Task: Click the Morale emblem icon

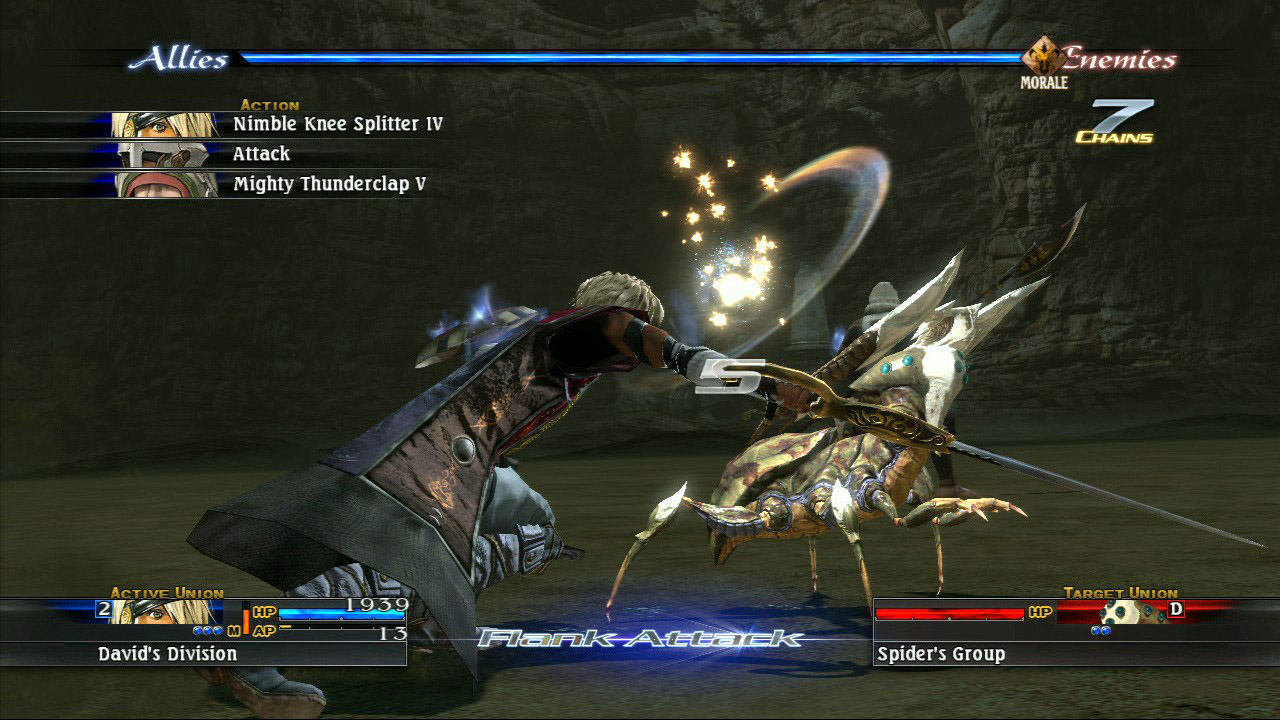Action: tap(1044, 57)
